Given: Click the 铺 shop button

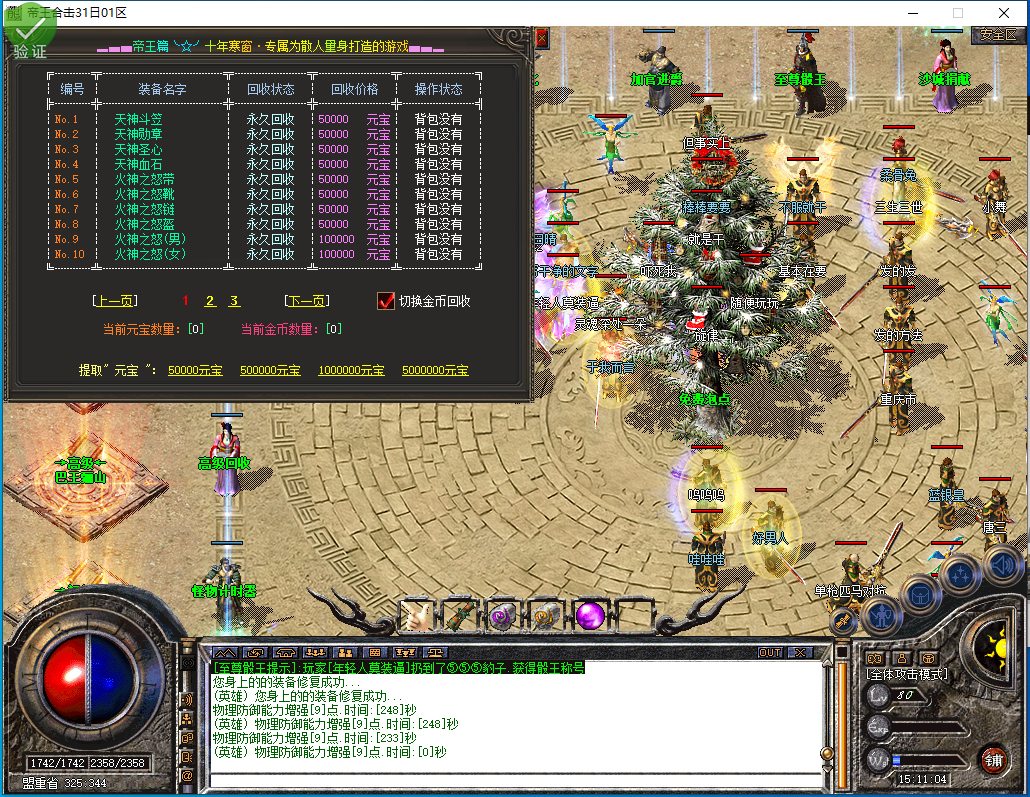Looking at the screenshot, I should (992, 758).
